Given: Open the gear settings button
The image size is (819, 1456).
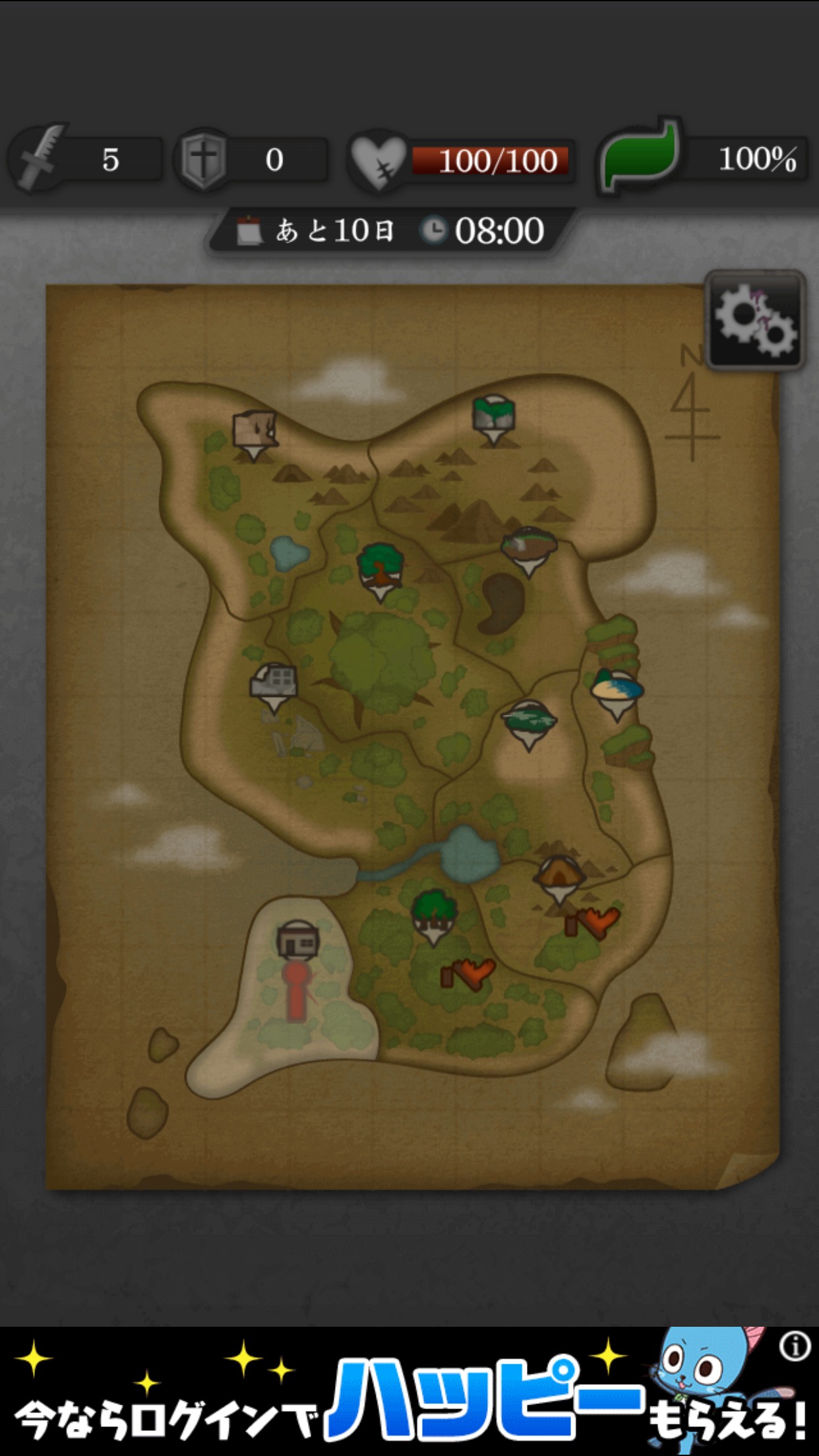Looking at the screenshot, I should (756, 320).
